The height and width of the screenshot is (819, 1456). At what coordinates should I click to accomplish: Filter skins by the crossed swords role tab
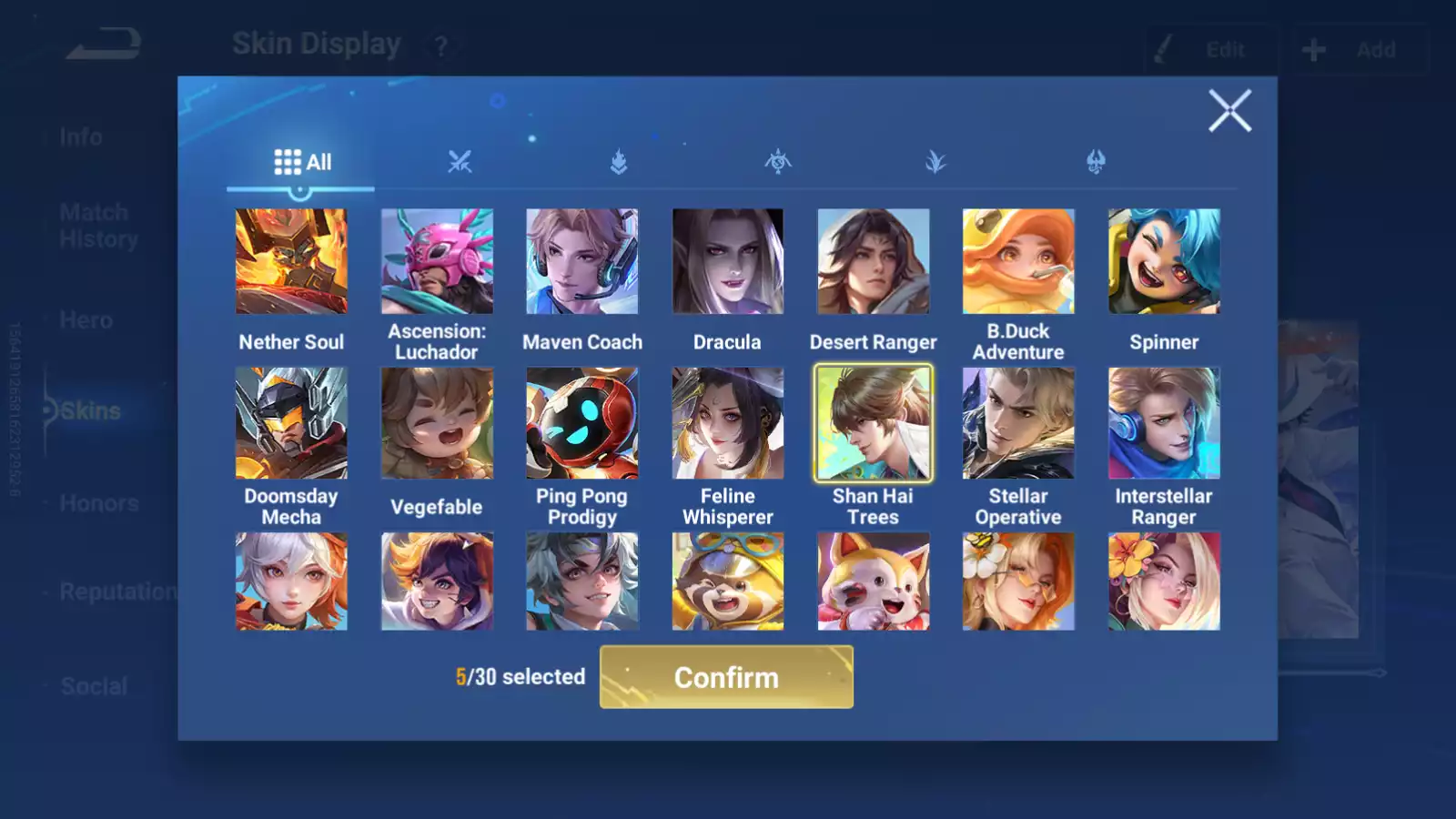click(460, 162)
